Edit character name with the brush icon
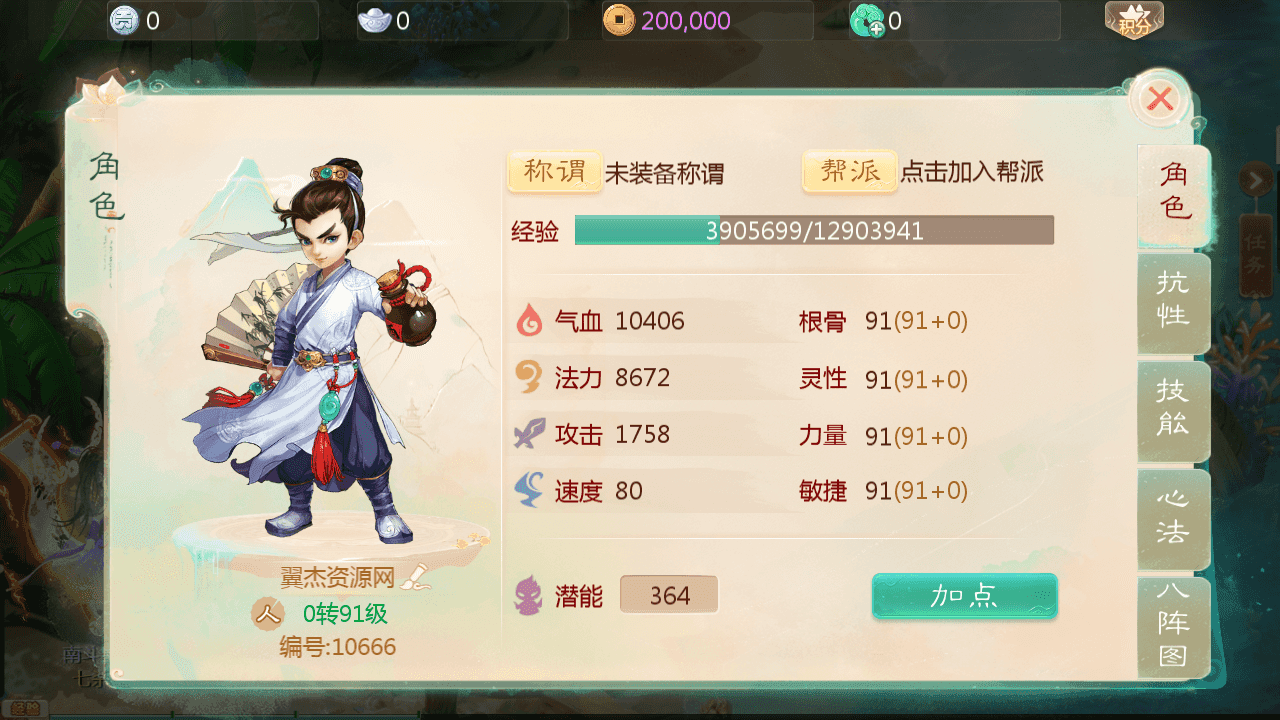 pyautogui.click(x=415, y=576)
